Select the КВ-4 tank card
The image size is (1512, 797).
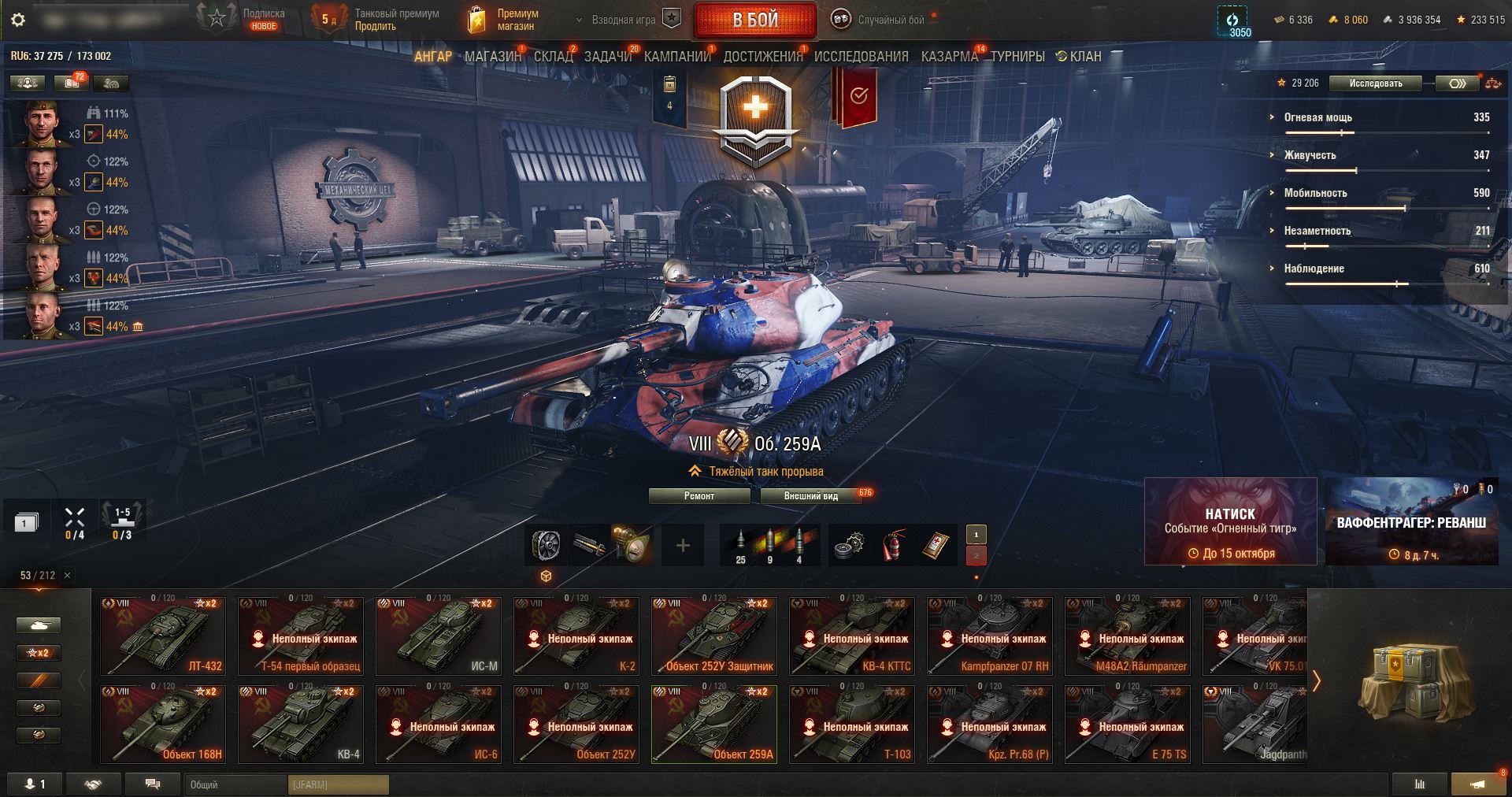tap(301, 724)
